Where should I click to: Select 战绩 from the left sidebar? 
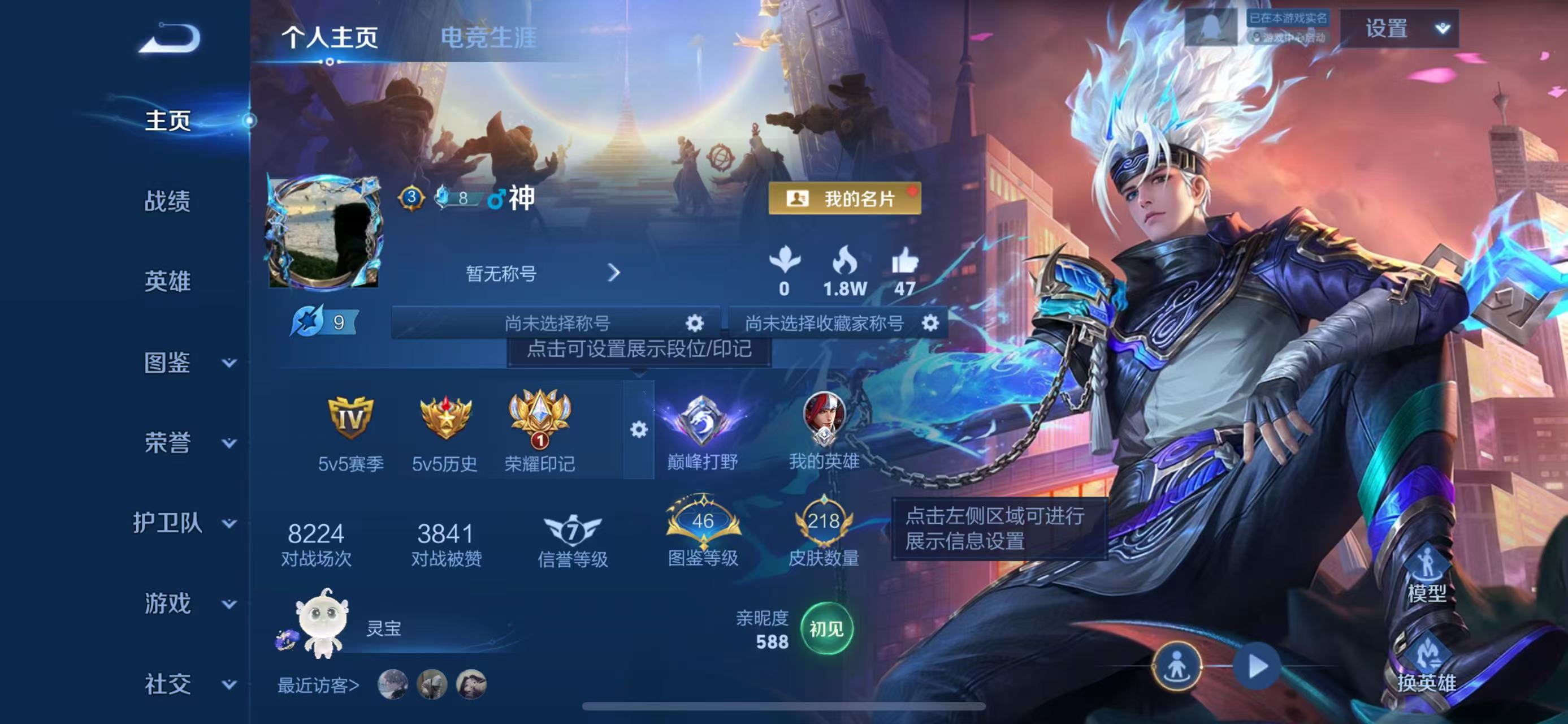click(169, 201)
